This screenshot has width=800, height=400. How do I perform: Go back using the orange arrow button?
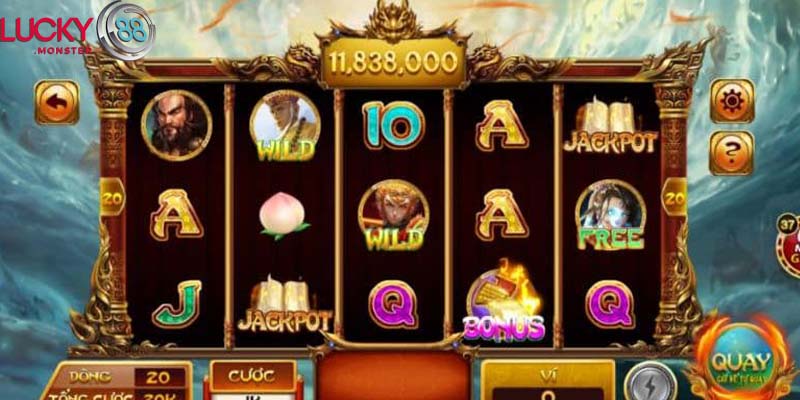tap(56, 103)
